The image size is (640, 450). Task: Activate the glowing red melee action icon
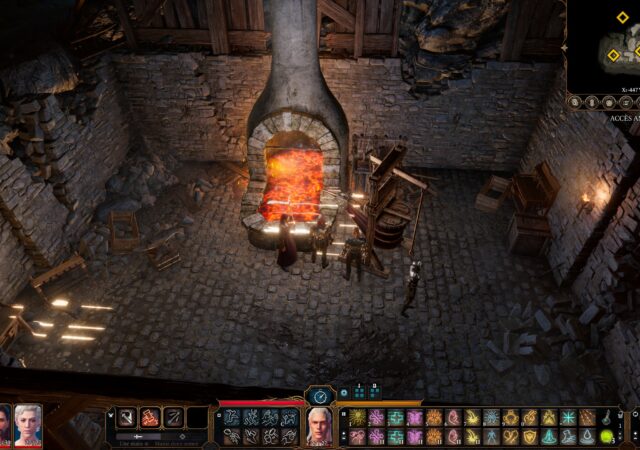click(x=150, y=417)
